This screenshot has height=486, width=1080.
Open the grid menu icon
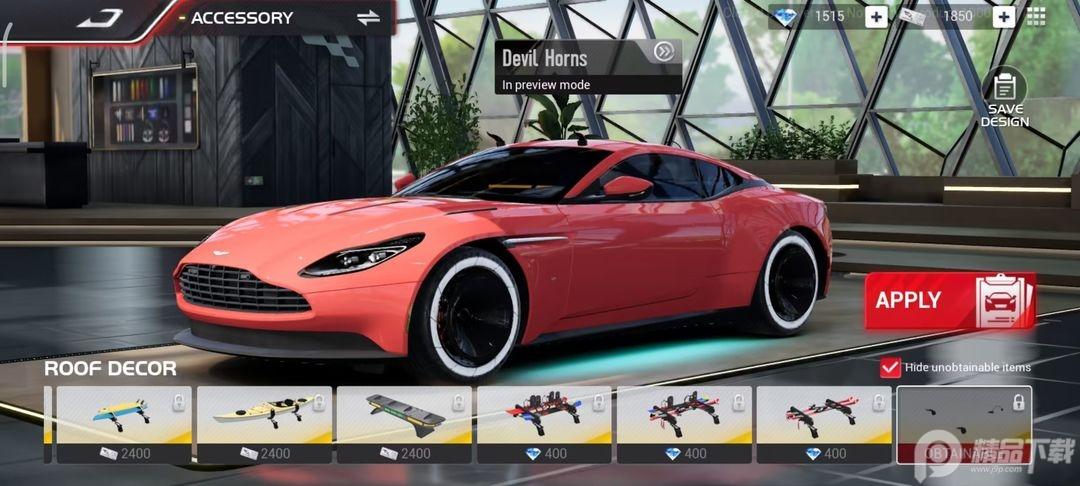pos(1036,16)
